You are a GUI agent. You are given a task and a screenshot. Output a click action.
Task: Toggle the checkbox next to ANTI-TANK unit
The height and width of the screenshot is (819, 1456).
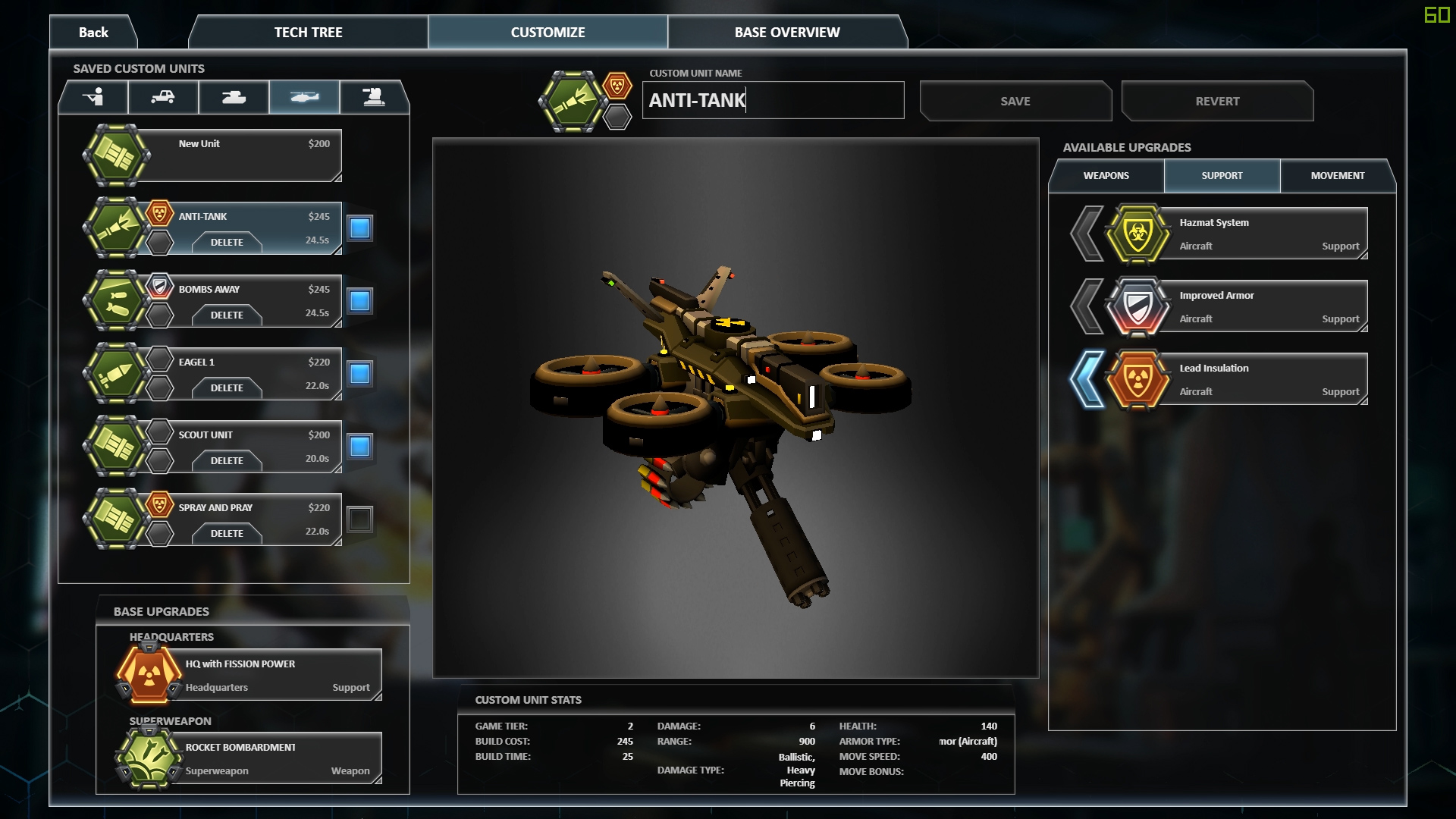coord(359,227)
